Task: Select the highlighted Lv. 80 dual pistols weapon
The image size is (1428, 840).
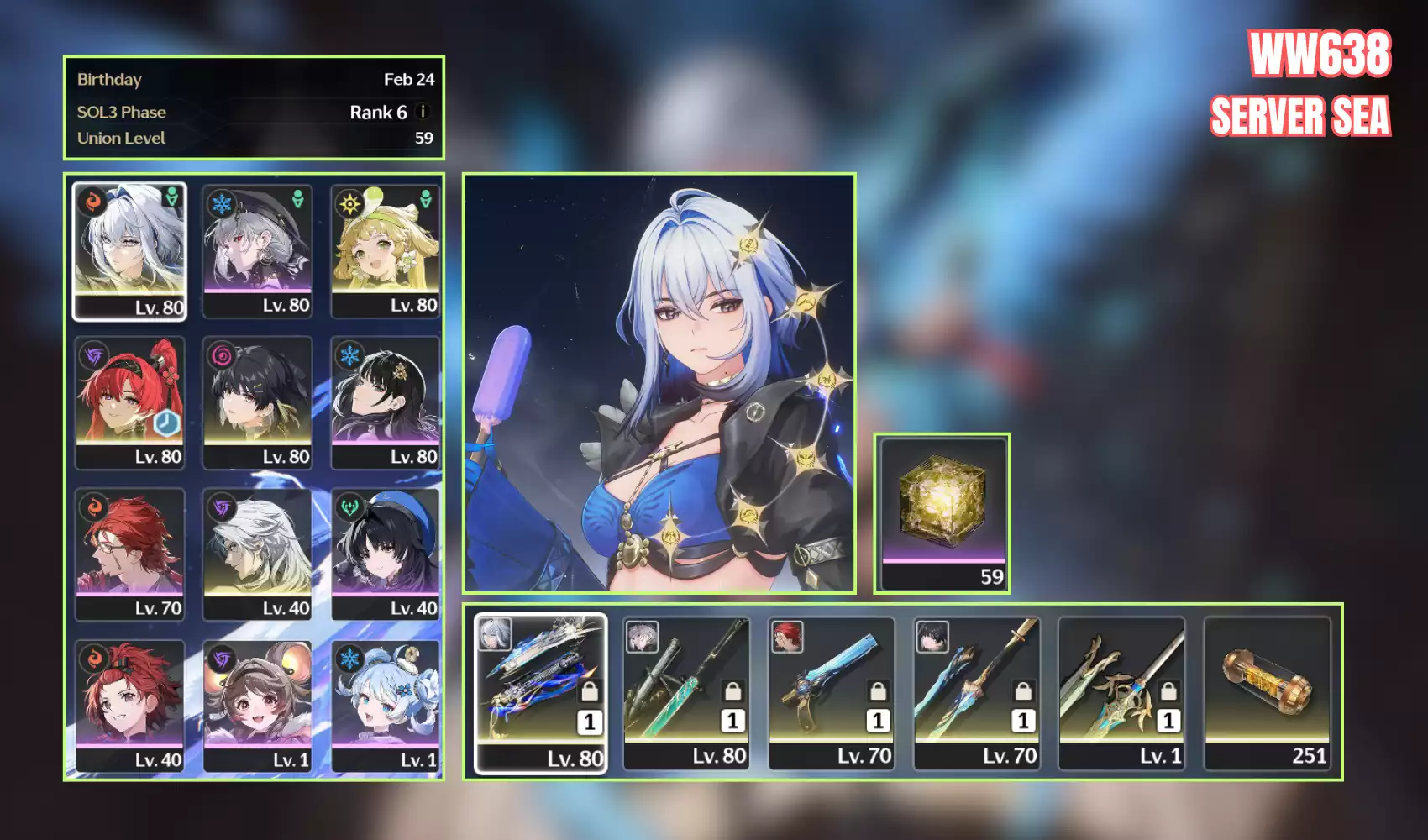Action: 540,693
